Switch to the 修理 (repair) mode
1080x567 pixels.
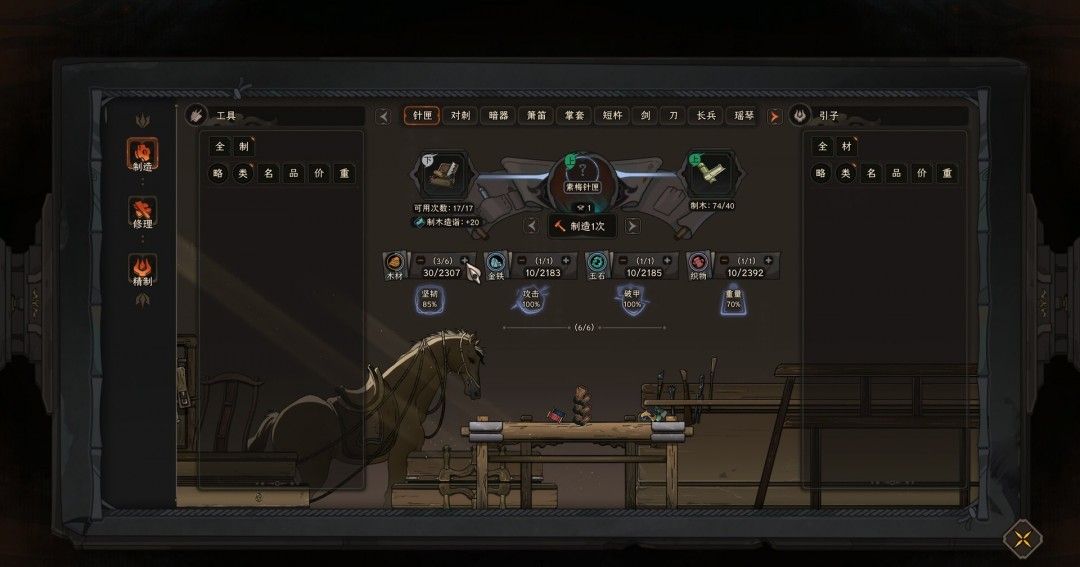[142, 211]
